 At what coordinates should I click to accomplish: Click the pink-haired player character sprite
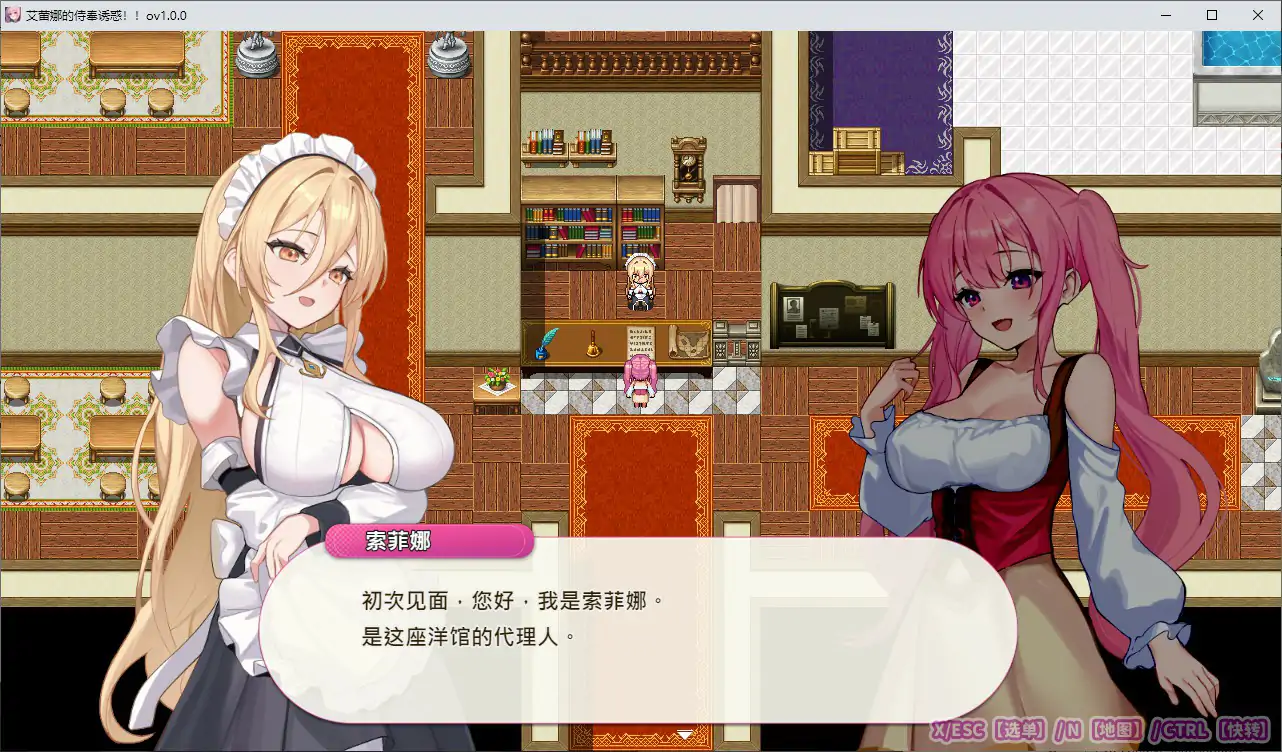[x=640, y=385]
